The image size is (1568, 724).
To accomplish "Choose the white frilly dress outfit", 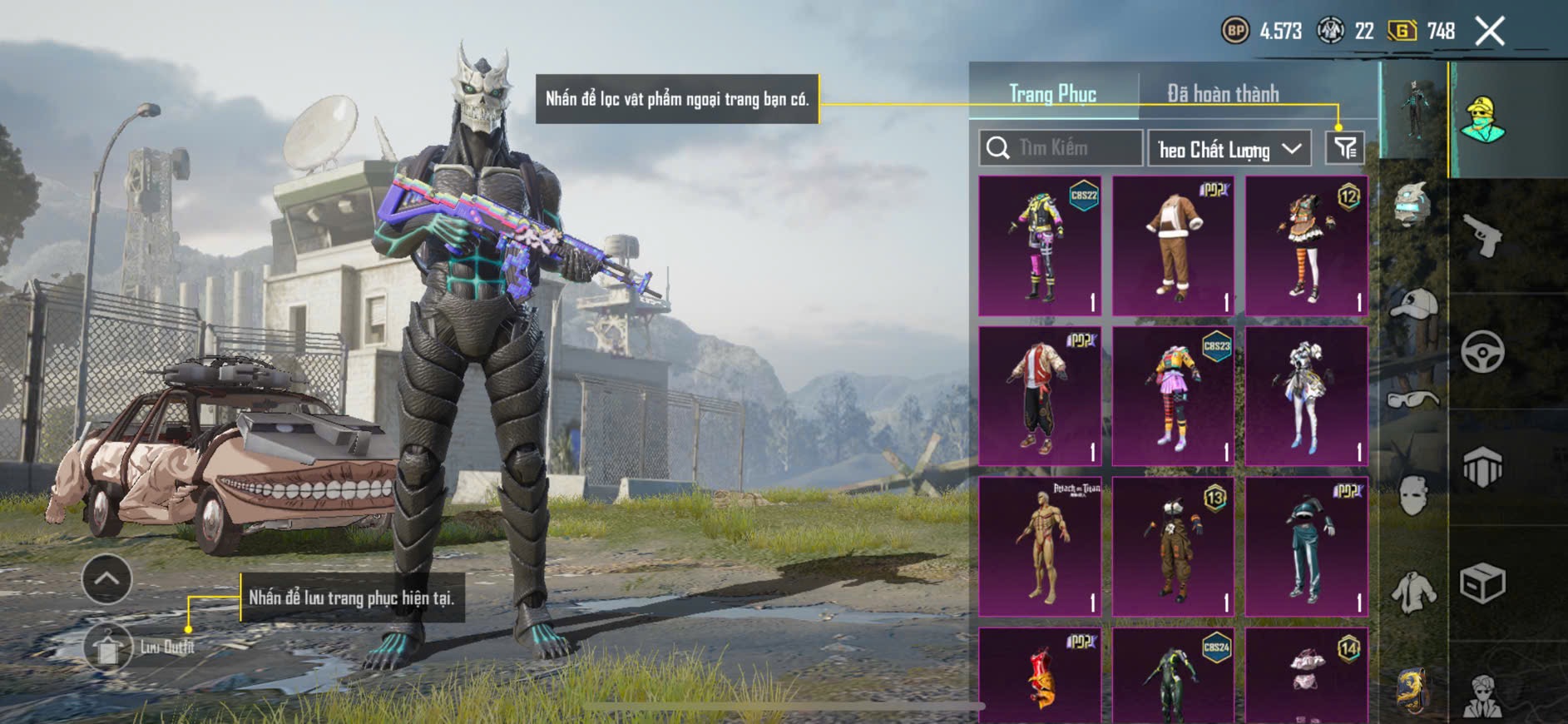I will pos(1306,396).
